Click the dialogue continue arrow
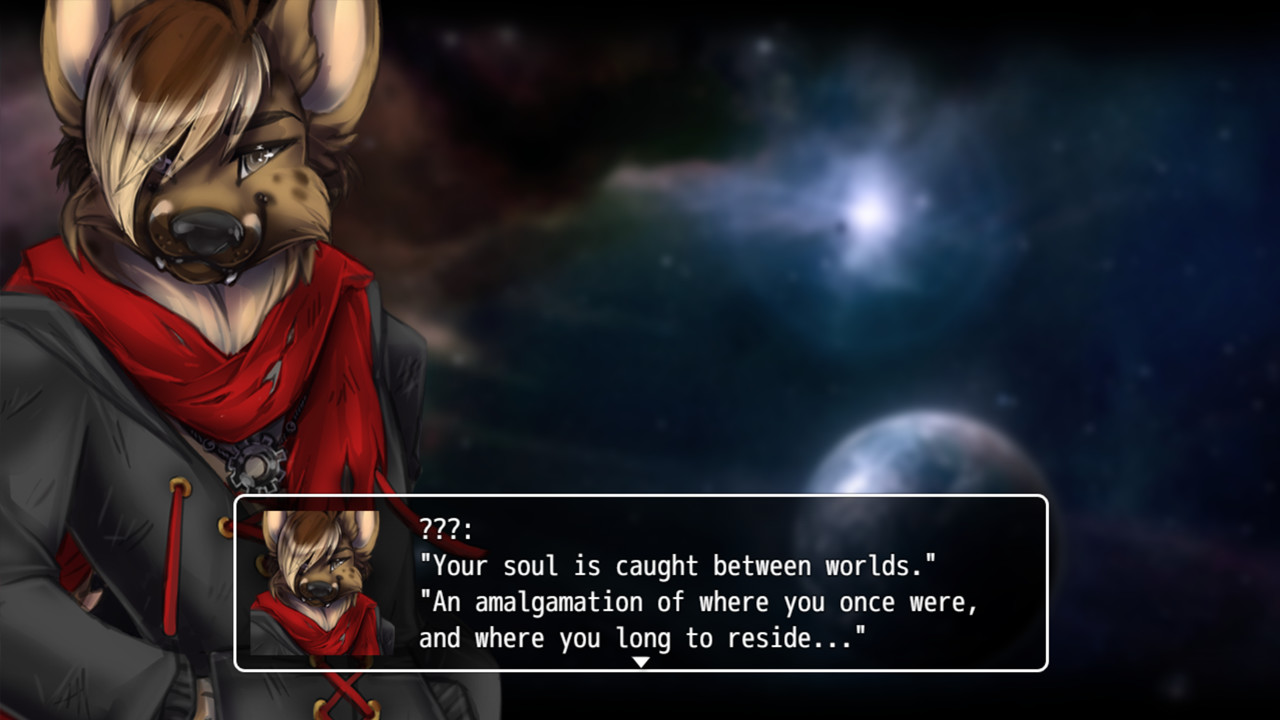Viewport: 1280px width, 720px height. pos(641,662)
